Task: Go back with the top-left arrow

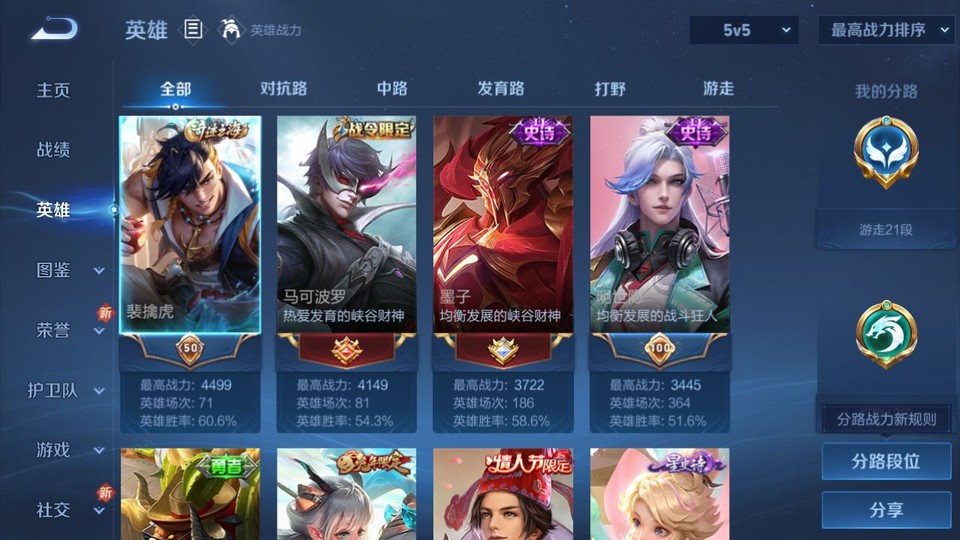Action: click(54, 30)
